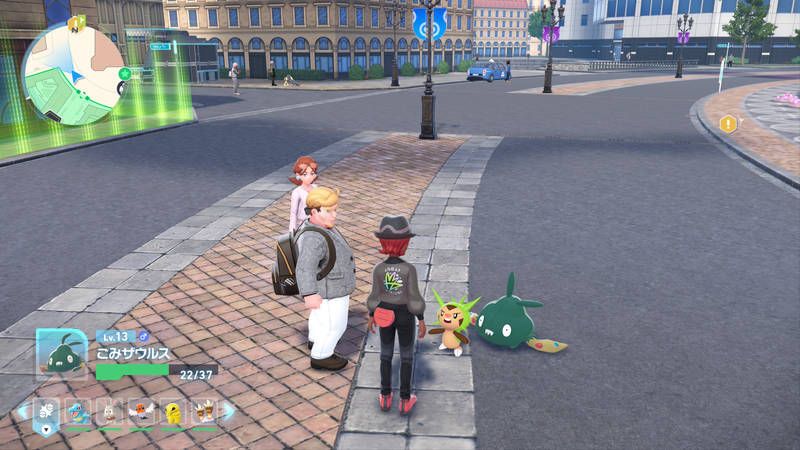Choose Totodile in the party bar
This screenshot has height=450, width=800.
point(78,412)
